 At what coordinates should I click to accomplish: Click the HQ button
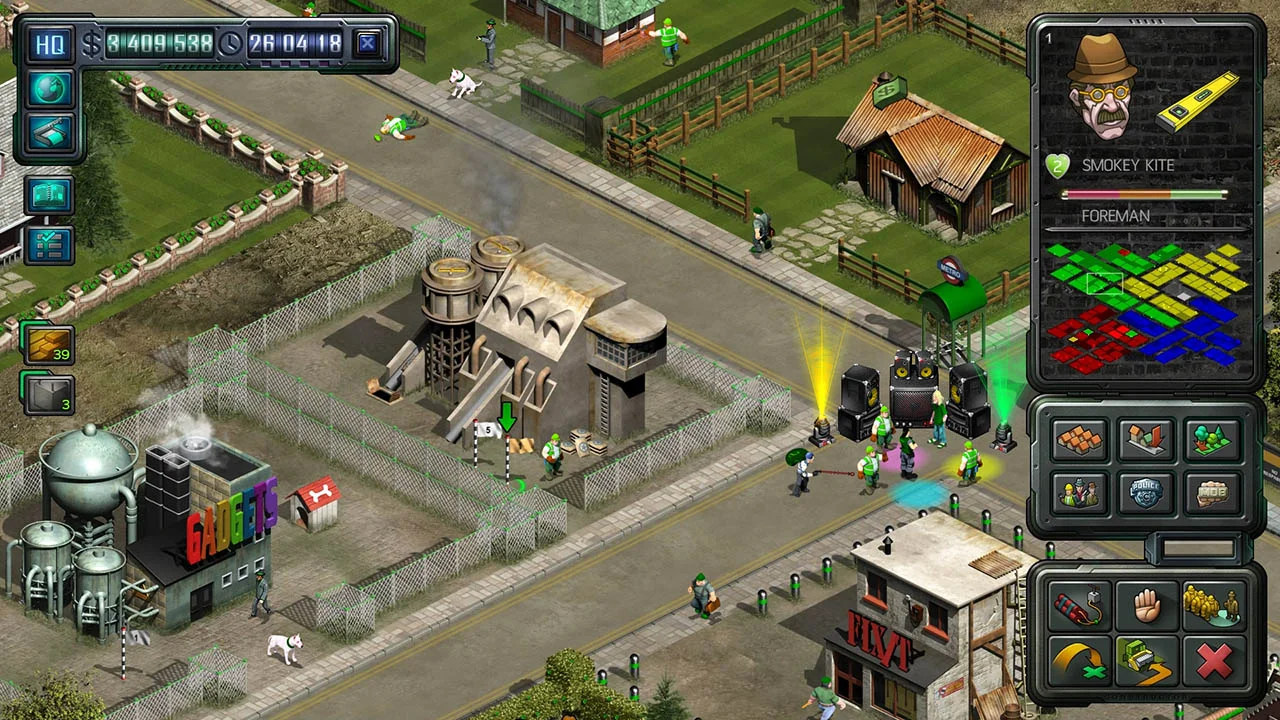click(48, 46)
